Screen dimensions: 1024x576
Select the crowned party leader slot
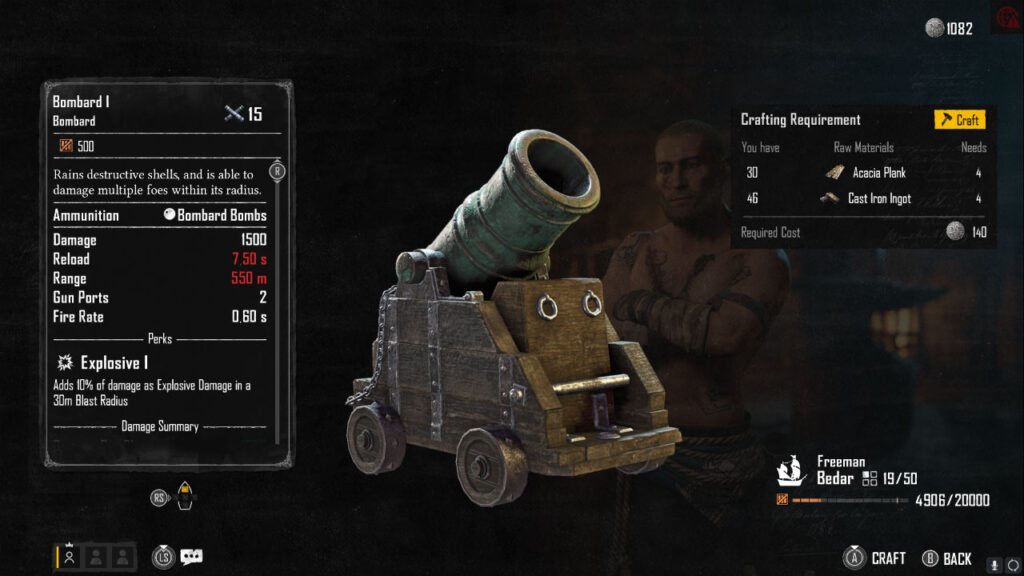tap(69, 557)
